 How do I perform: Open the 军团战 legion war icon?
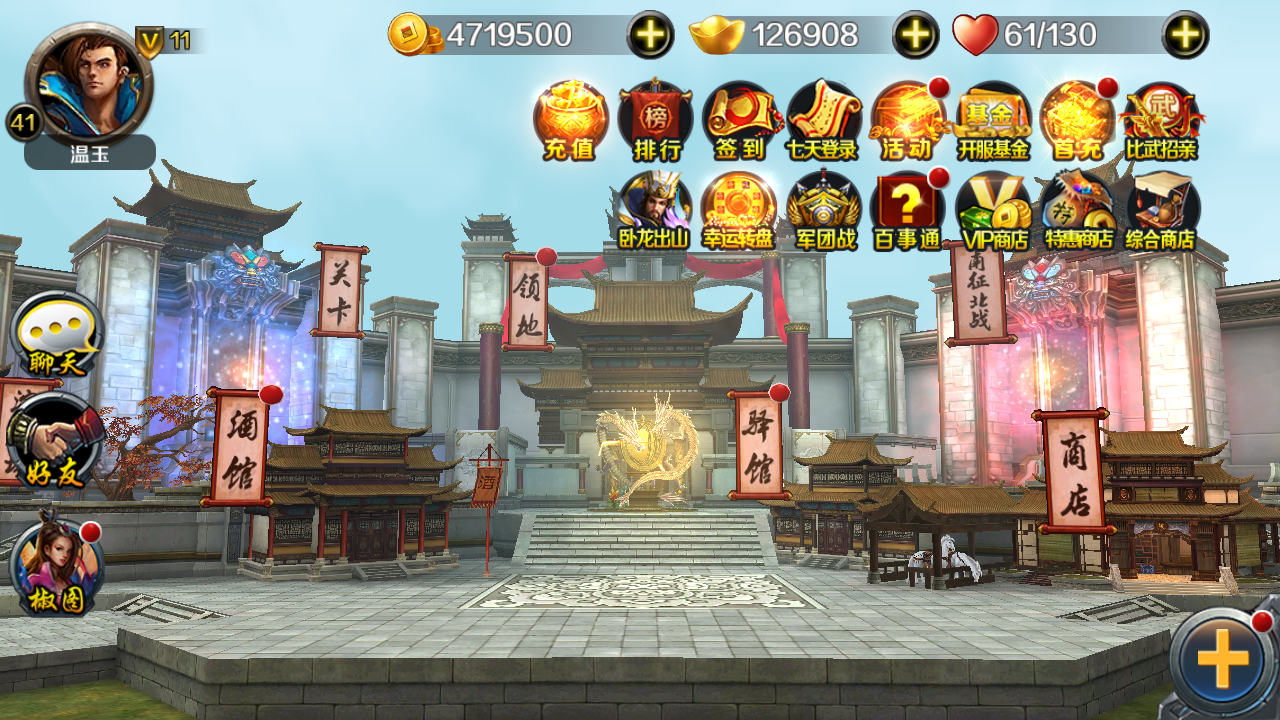tap(824, 210)
